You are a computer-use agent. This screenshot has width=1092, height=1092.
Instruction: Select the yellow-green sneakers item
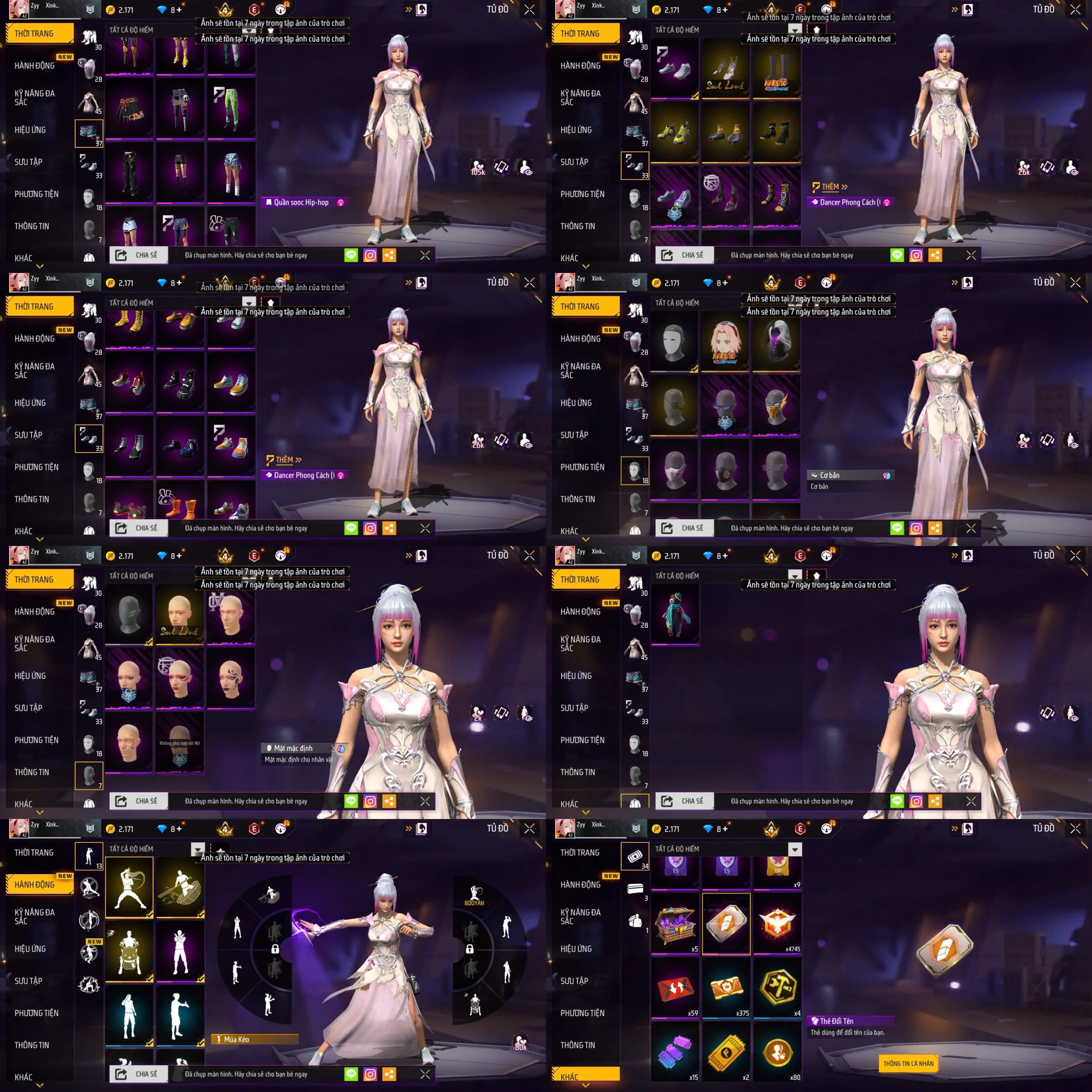(675, 134)
